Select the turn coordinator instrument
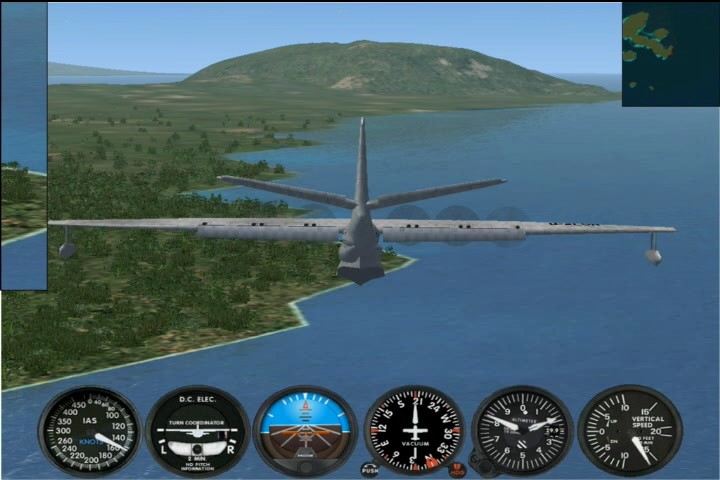Screen dimensions: 720x480 tap(197, 432)
